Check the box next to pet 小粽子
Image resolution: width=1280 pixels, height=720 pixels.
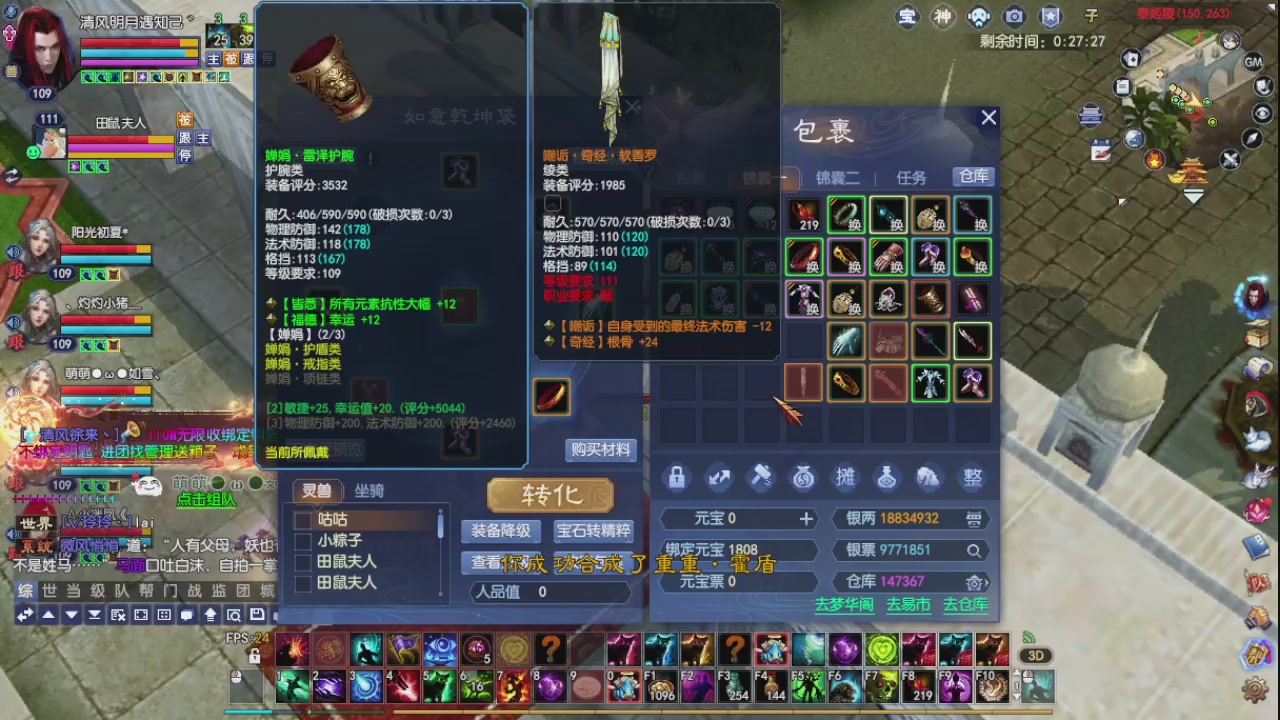tap(301, 539)
